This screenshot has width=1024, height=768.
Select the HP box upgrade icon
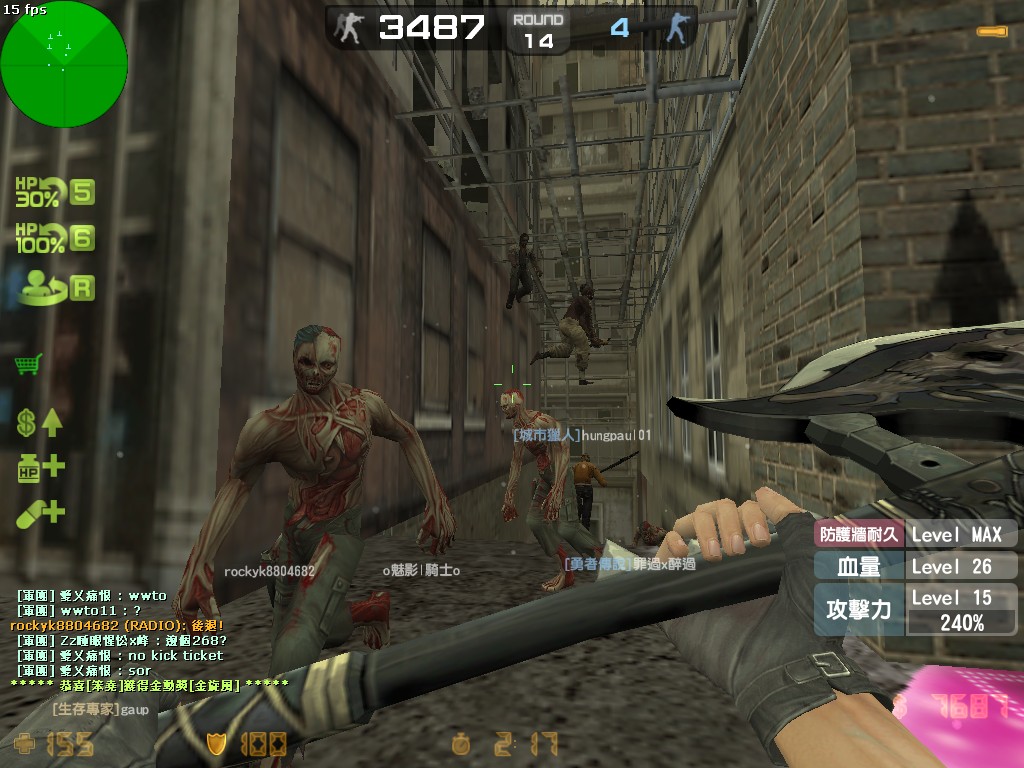(x=40, y=467)
